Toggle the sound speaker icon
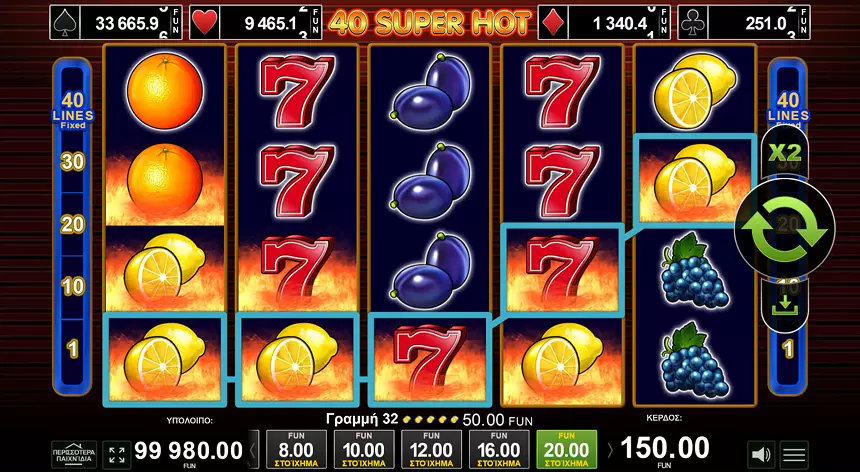The image size is (860, 472). (761, 453)
